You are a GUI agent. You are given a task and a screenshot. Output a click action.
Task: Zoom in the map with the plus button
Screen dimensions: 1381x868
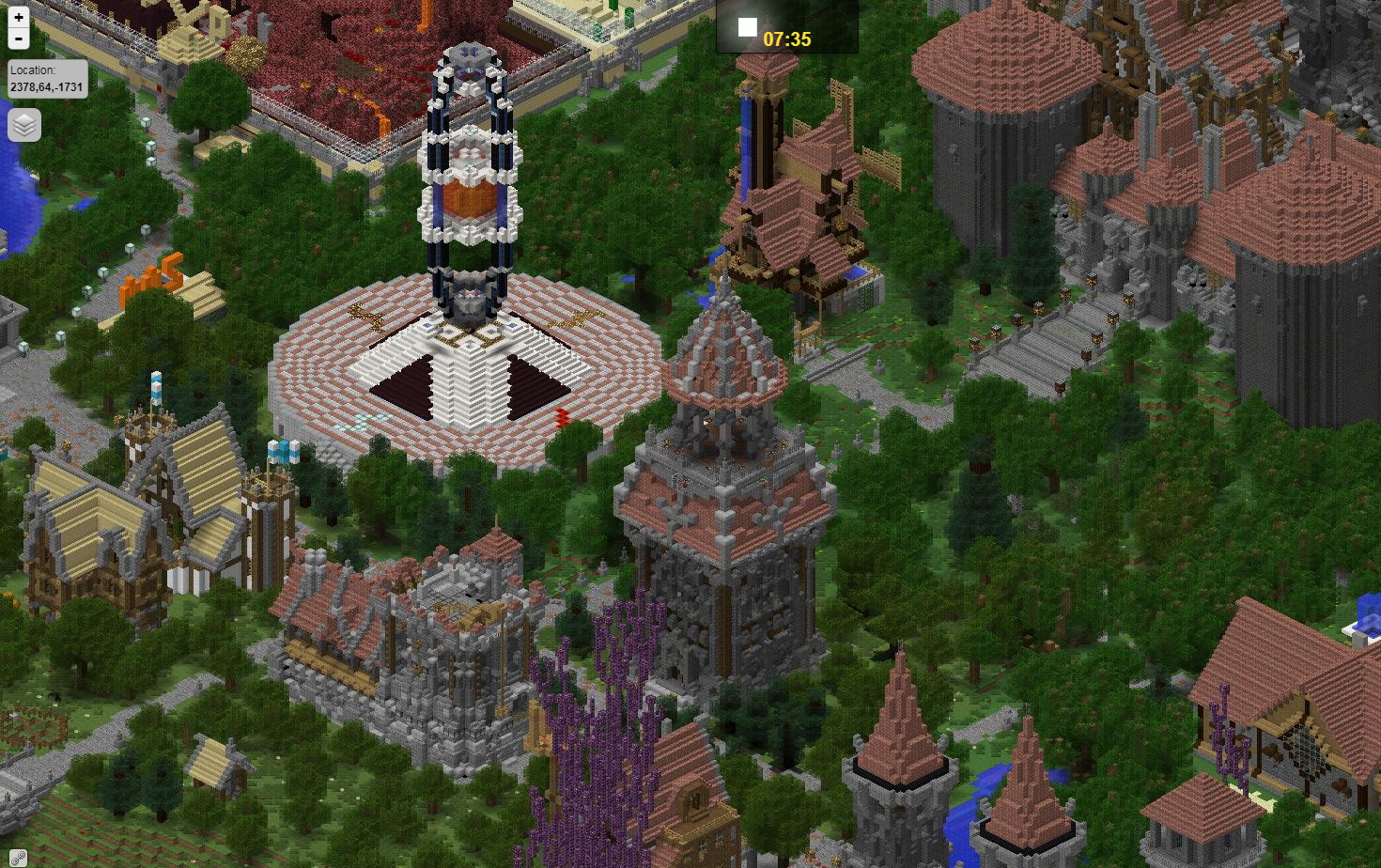pyautogui.click(x=18, y=17)
